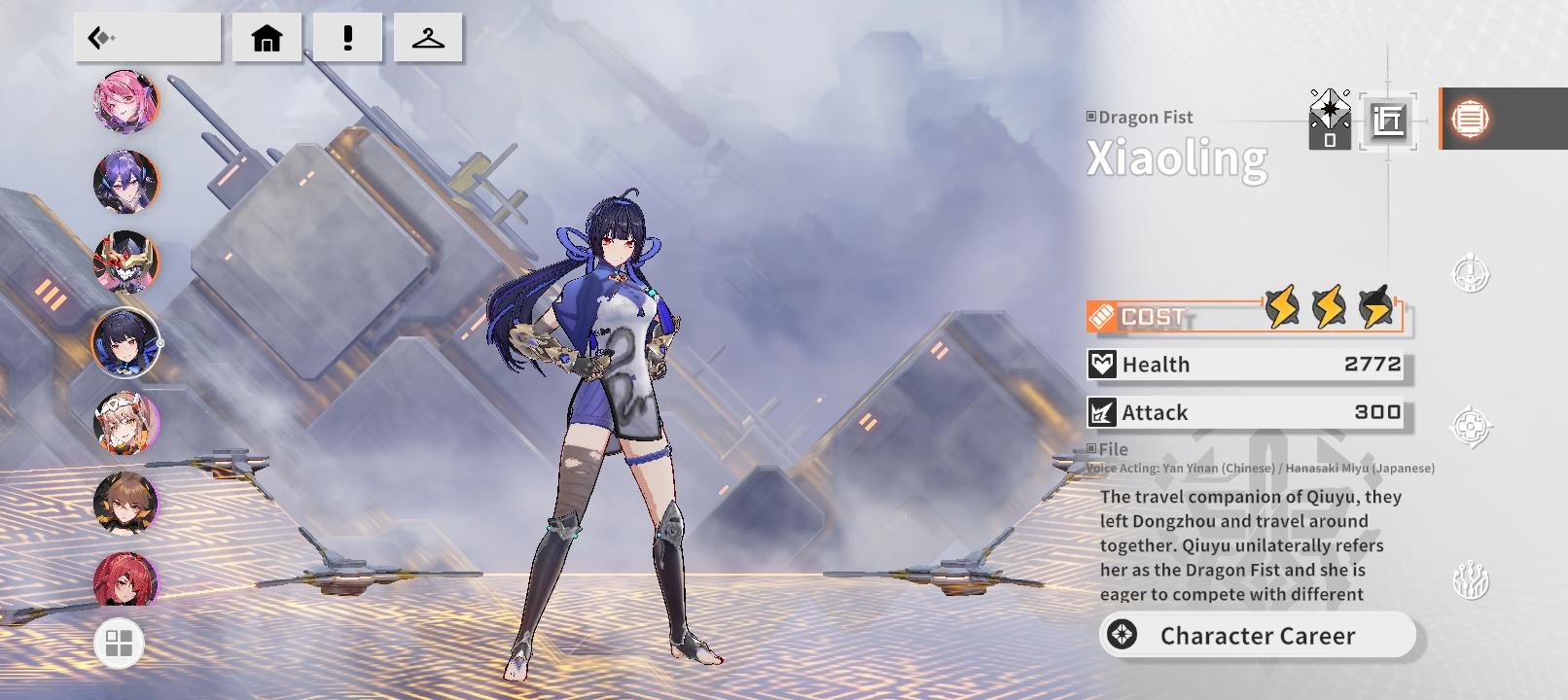
Task: Select the compass-star sigil icon beside Xiaoling's name
Action: (x=1329, y=119)
